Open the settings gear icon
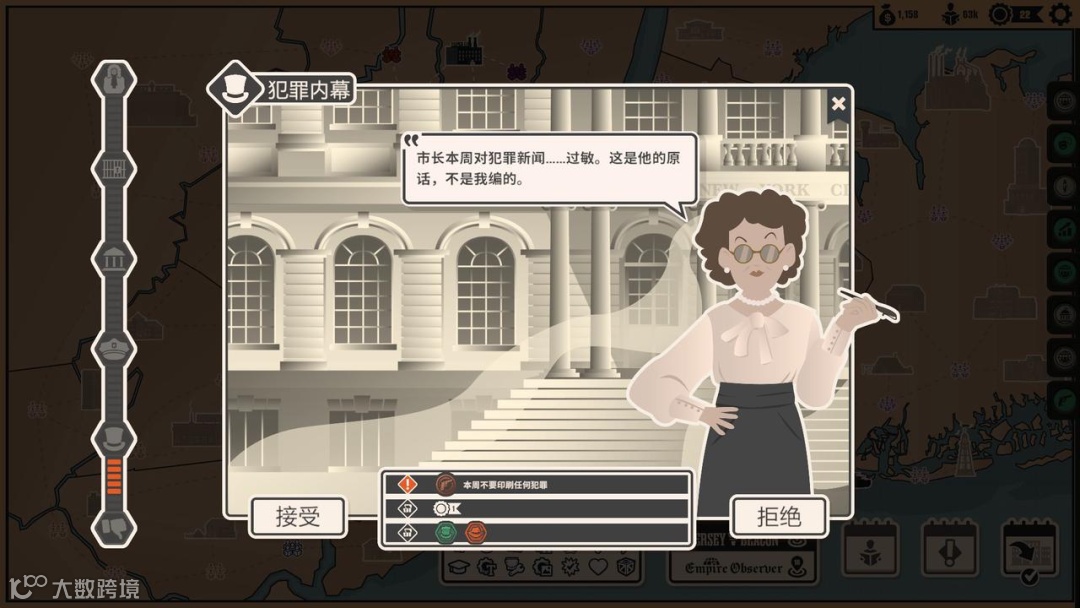1080x608 pixels. [1060, 14]
